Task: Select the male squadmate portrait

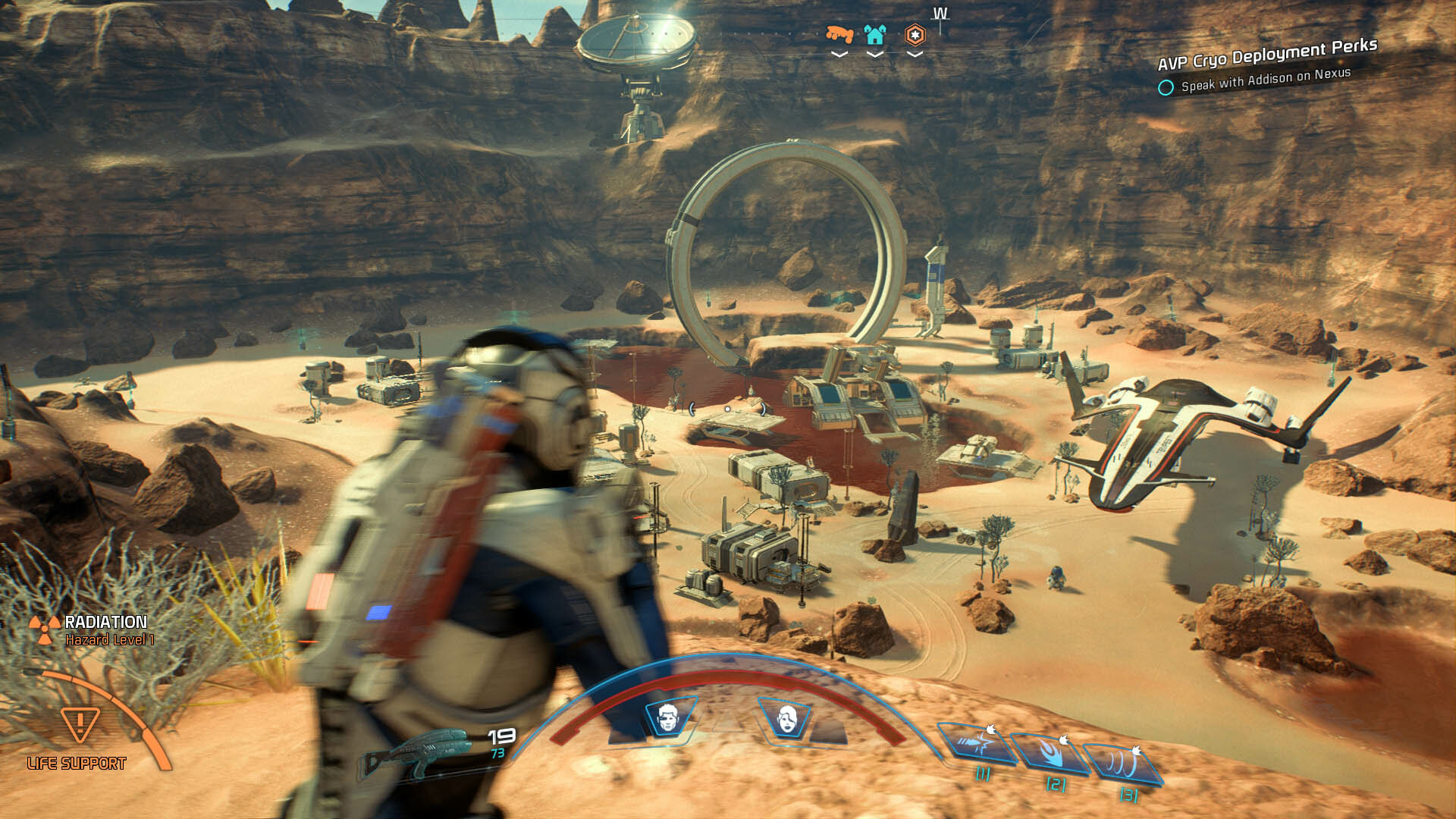Action: pos(667,717)
